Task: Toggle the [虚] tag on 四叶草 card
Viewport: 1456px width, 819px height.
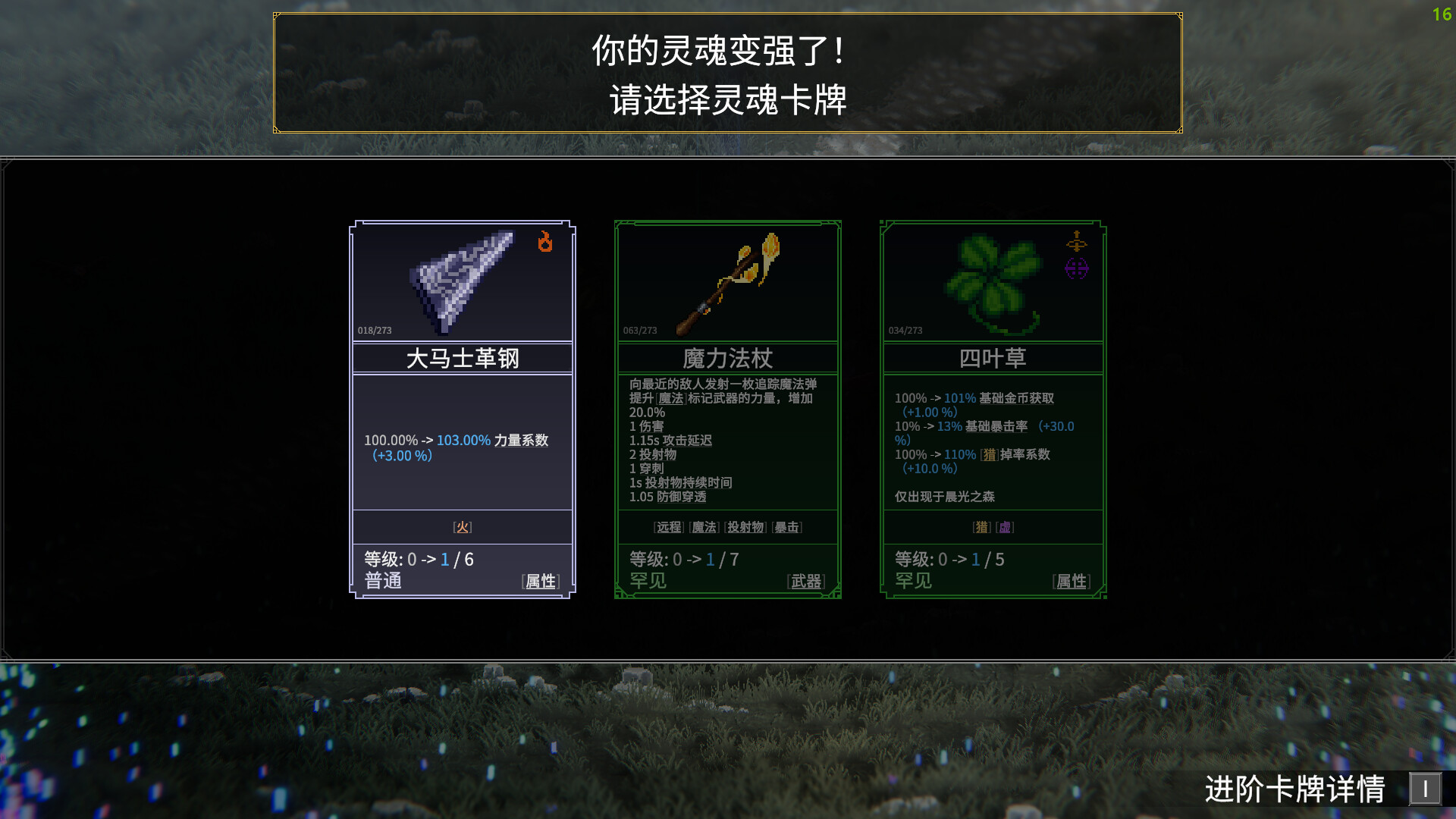Action: (1004, 527)
